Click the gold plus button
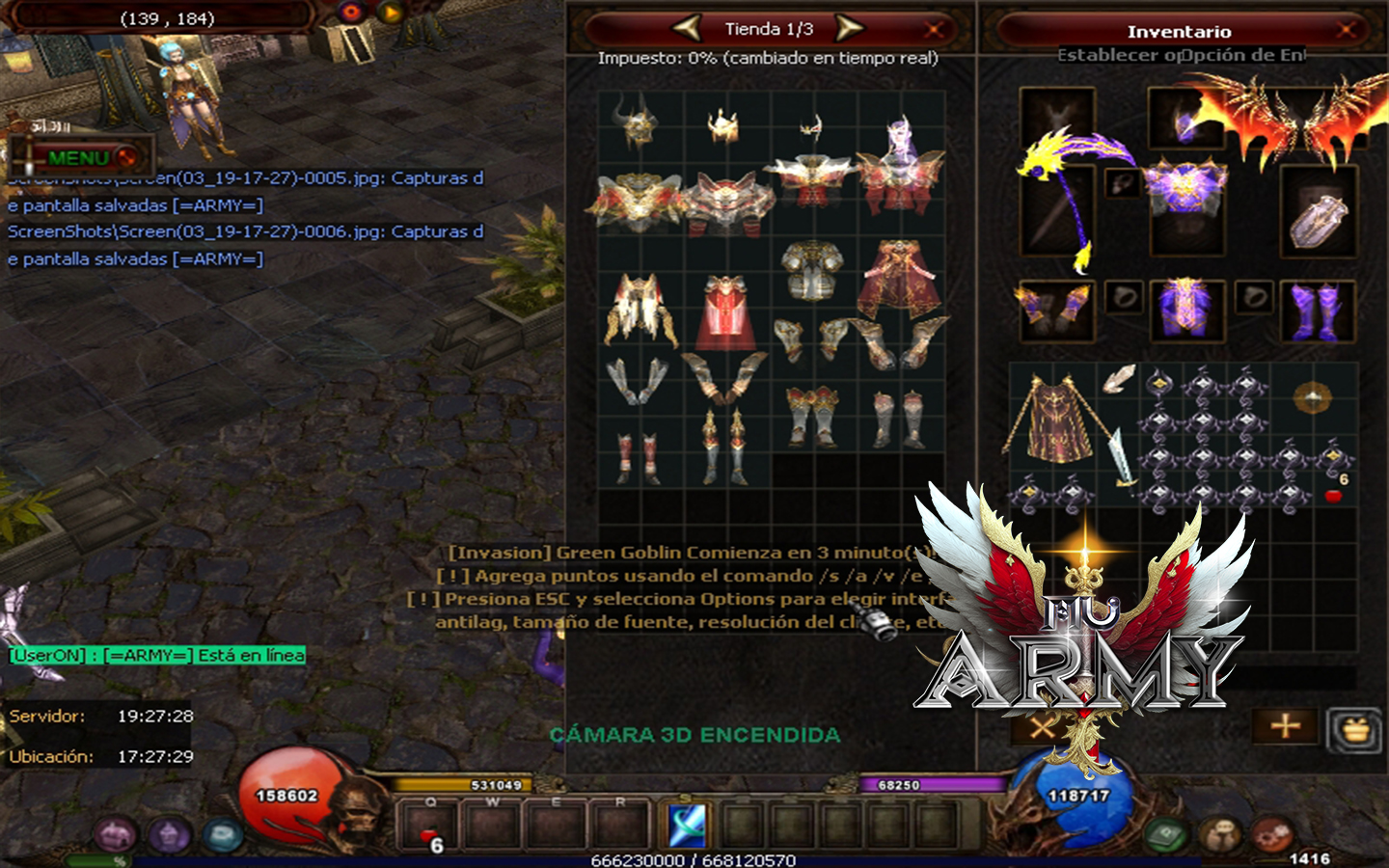This screenshot has width=1389, height=868. click(x=1285, y=725)
